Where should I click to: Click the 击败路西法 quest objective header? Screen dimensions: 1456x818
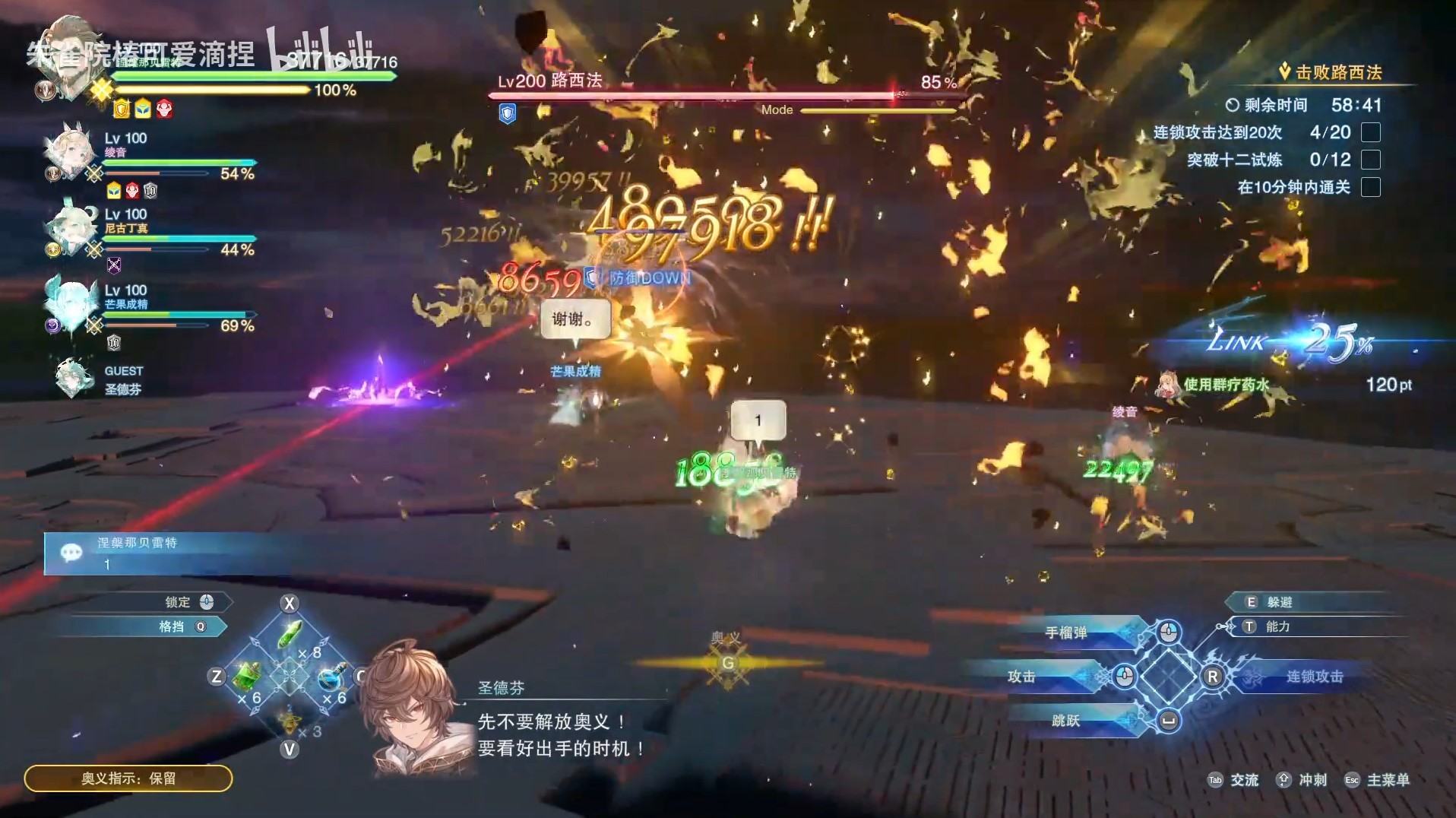click(x=1337, y=73)
